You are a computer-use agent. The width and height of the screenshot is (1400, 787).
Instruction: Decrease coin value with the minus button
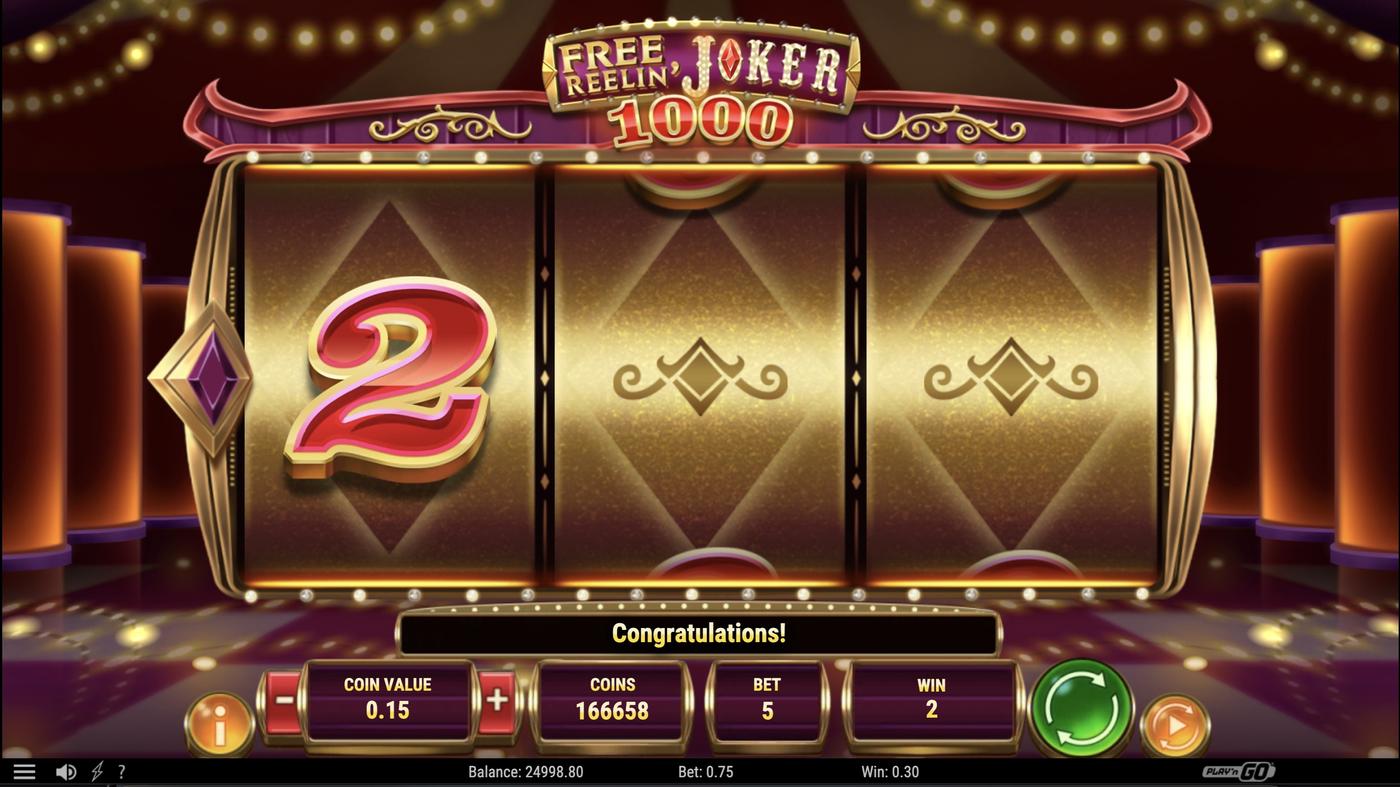(283, 700)
